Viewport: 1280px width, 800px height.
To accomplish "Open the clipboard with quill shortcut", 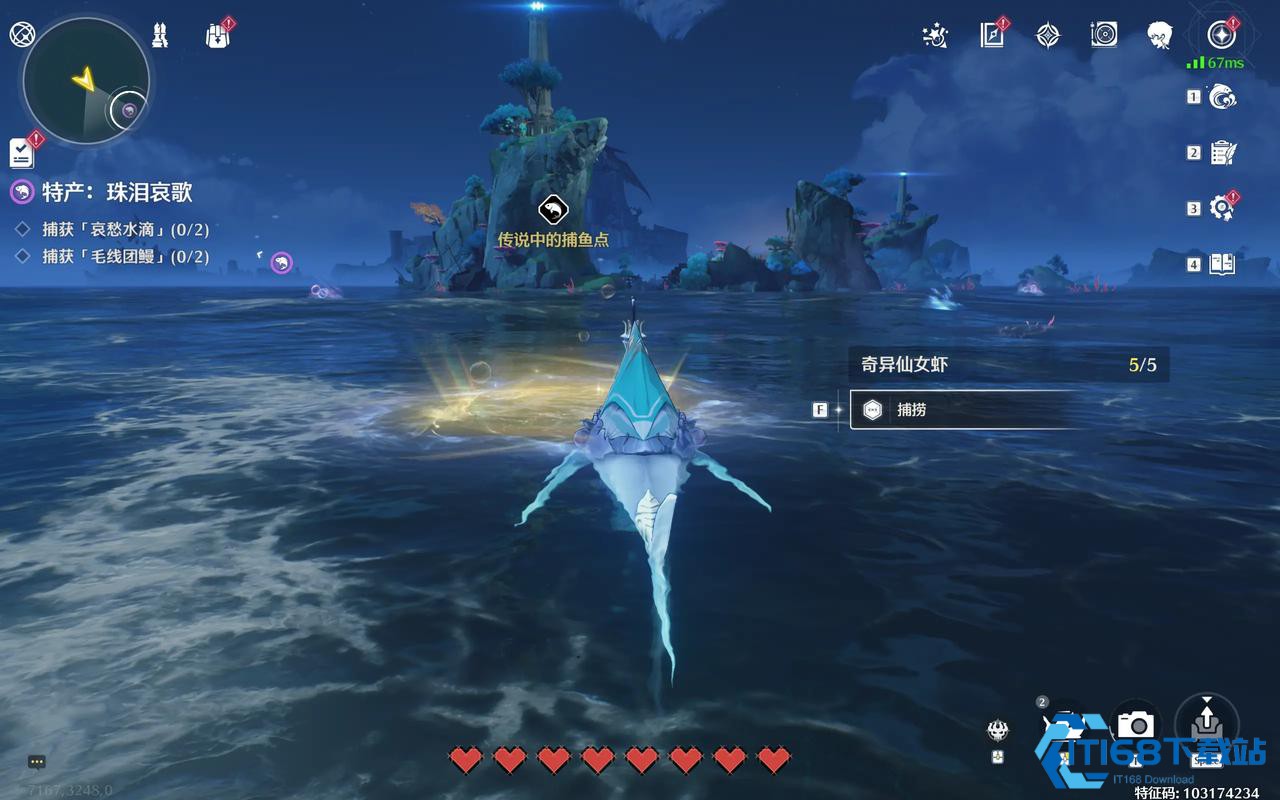I will (x=1223, y=153).
